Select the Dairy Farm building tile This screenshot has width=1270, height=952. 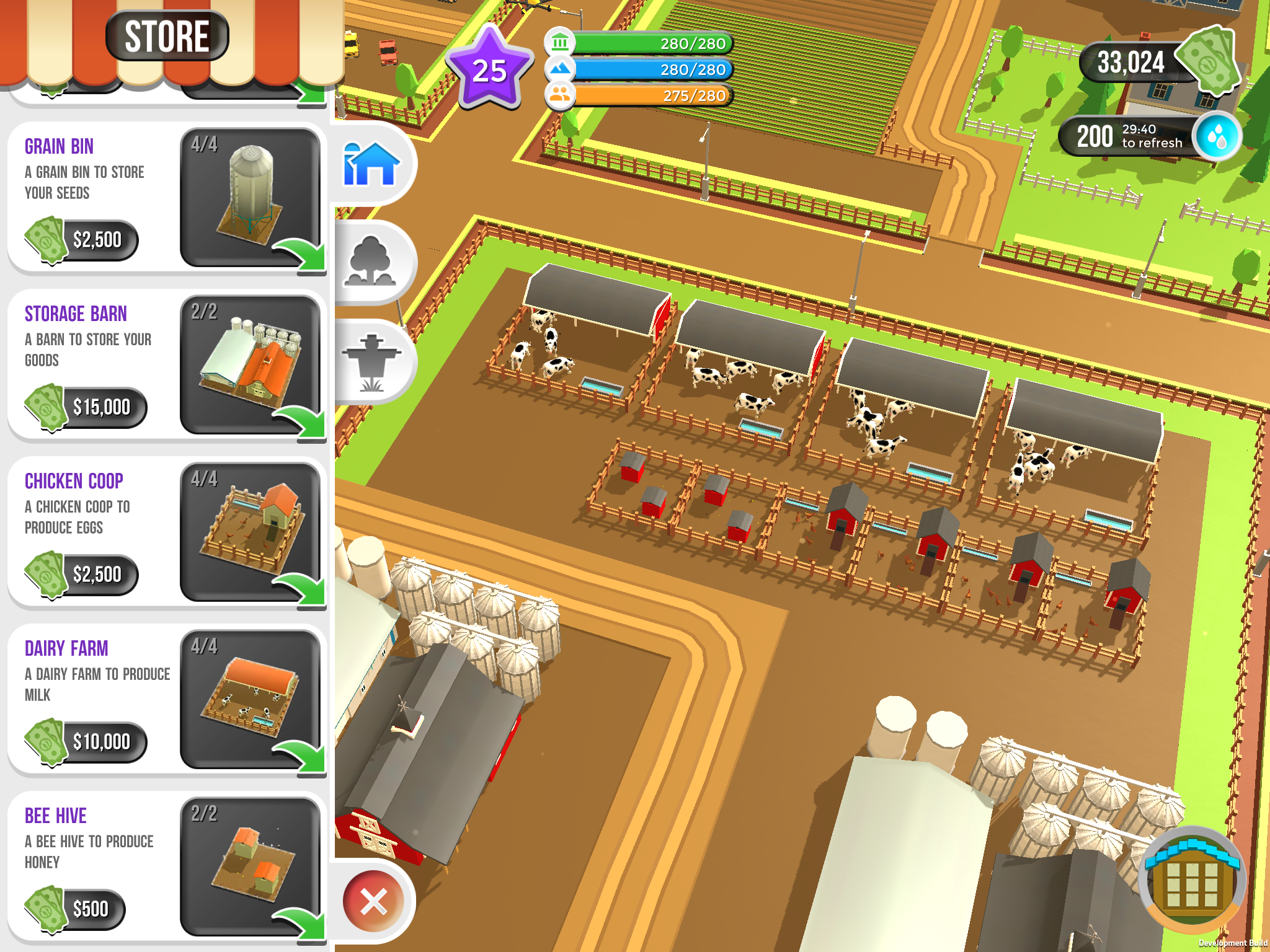click(251, 699)
